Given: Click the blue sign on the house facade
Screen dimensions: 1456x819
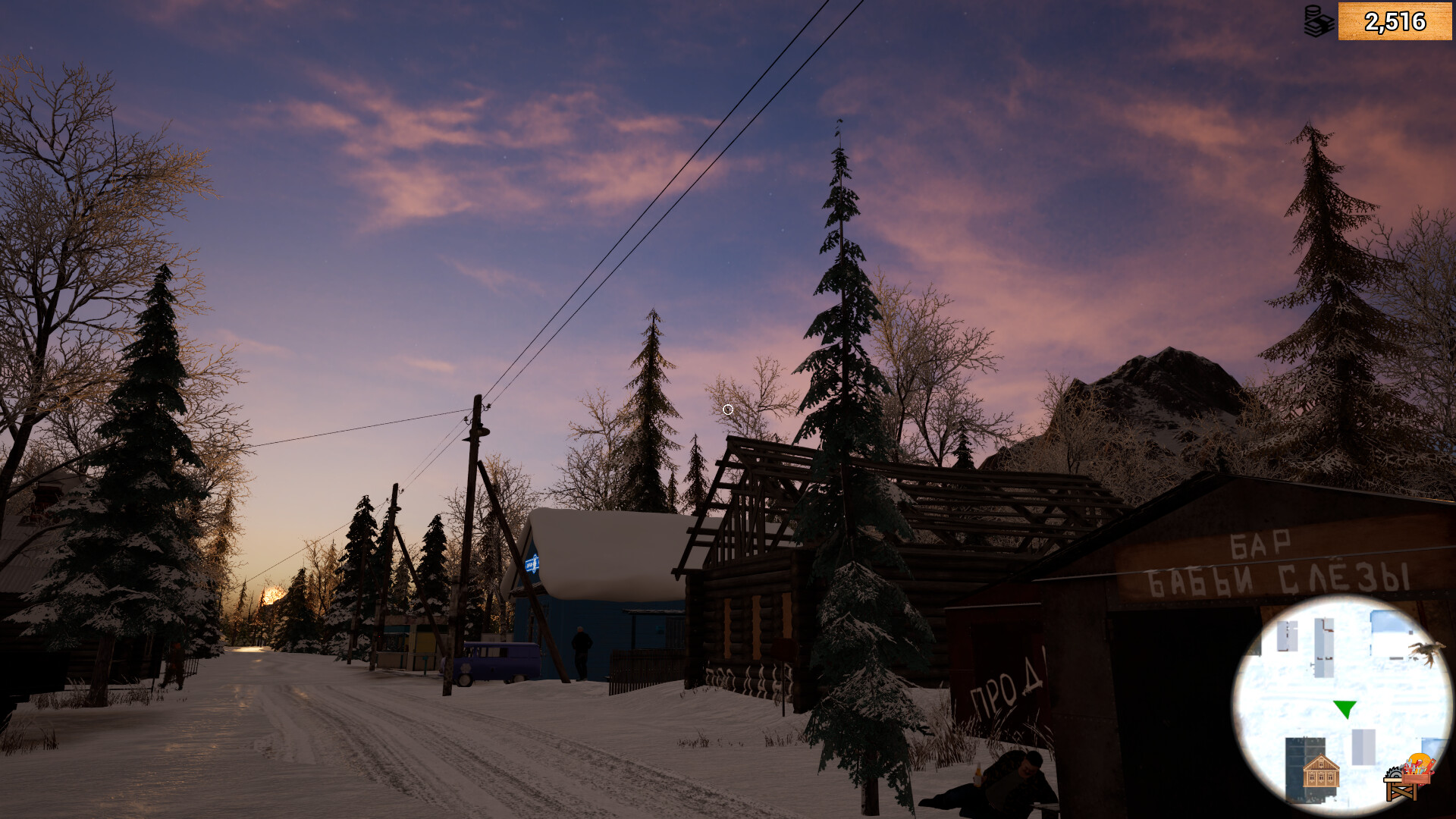Looking at the screenshot, I should click(x=532, y=562).
